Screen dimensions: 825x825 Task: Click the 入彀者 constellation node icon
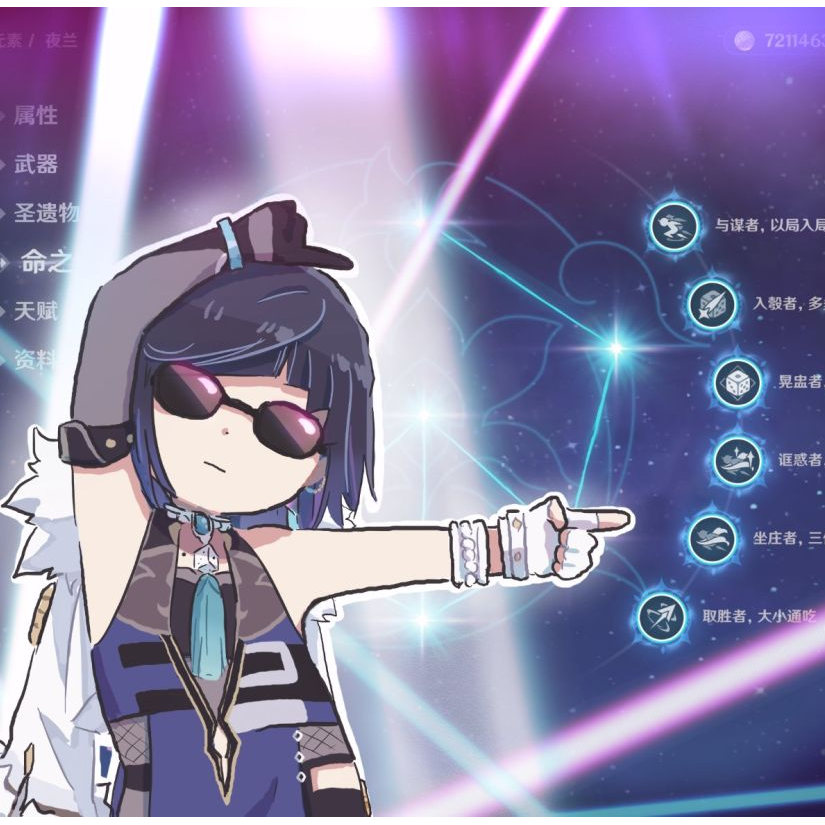[712, 304]
